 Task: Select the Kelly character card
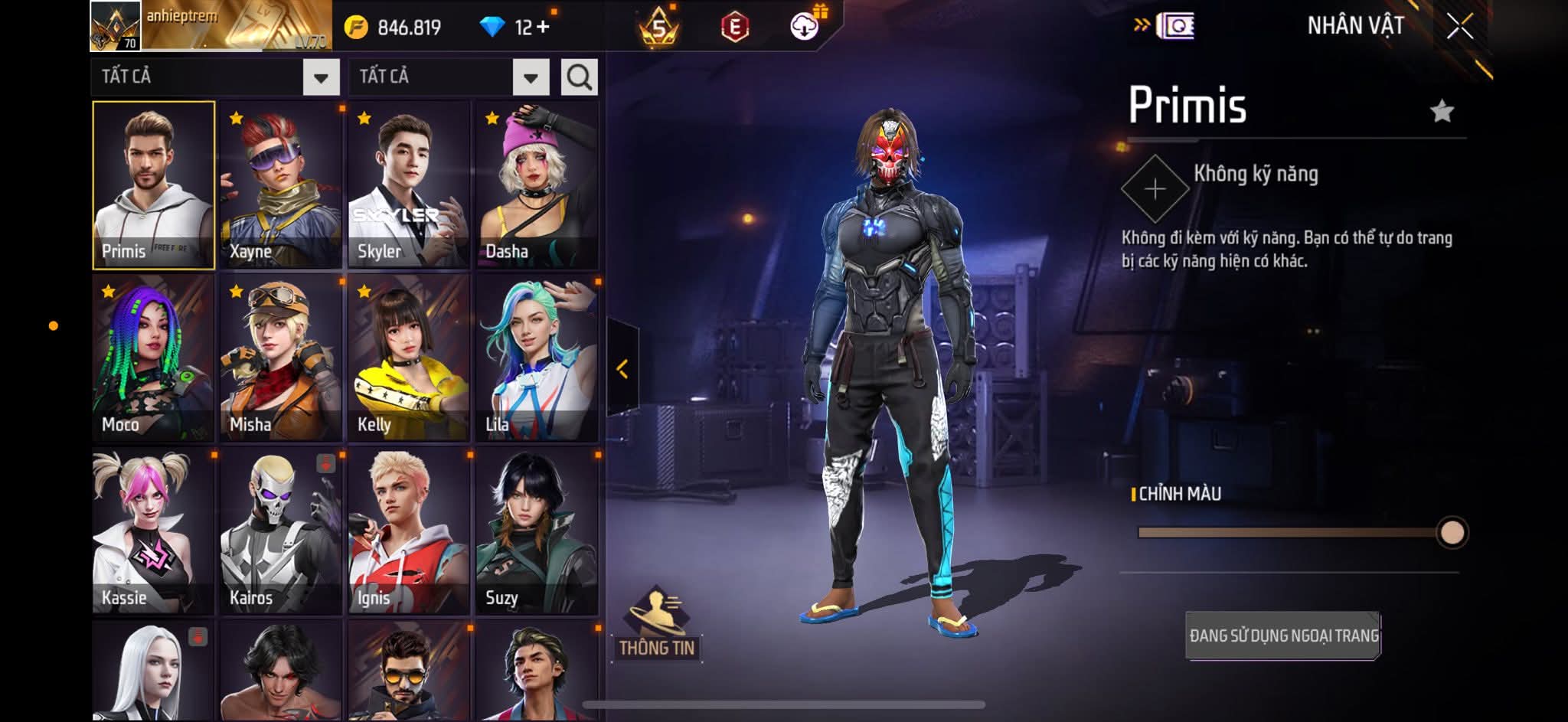click(x=409, y=358)
